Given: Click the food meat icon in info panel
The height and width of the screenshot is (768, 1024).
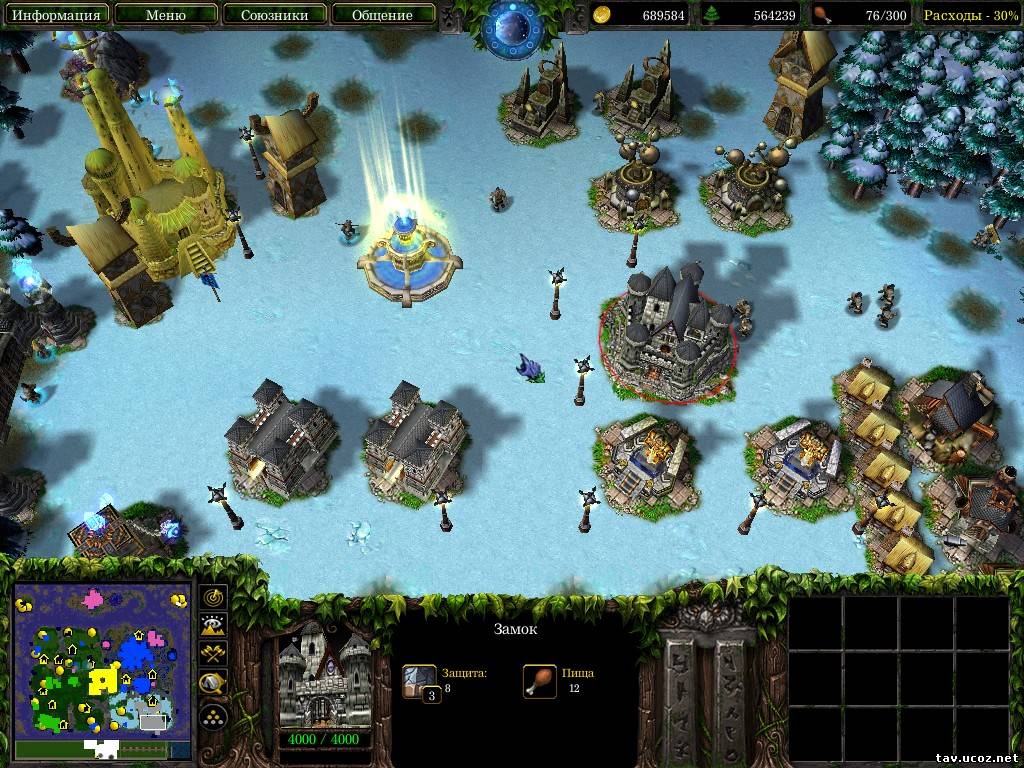Looking at the screenshot, I should pos(539,681).
